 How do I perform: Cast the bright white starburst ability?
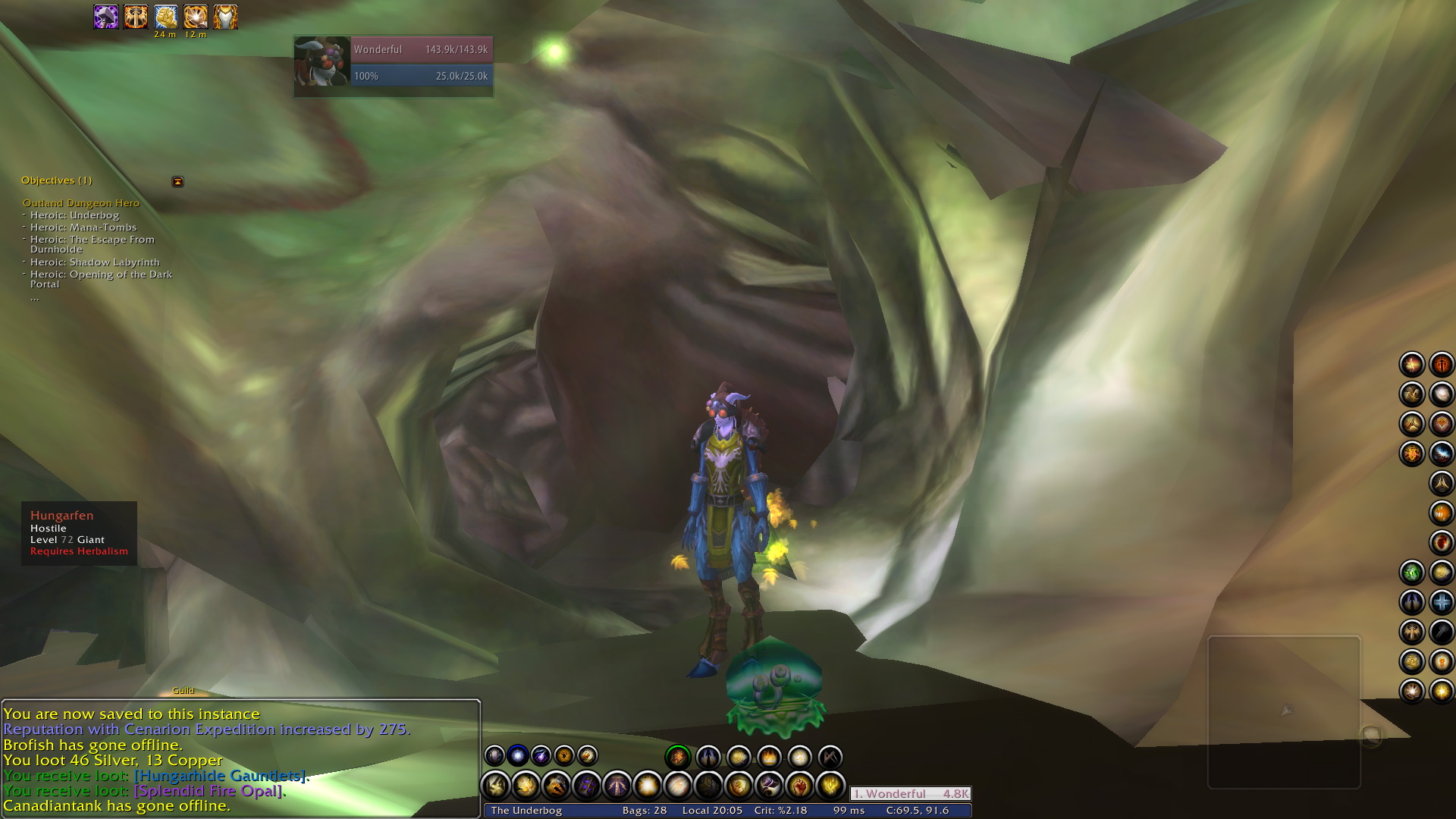[648, 786]
